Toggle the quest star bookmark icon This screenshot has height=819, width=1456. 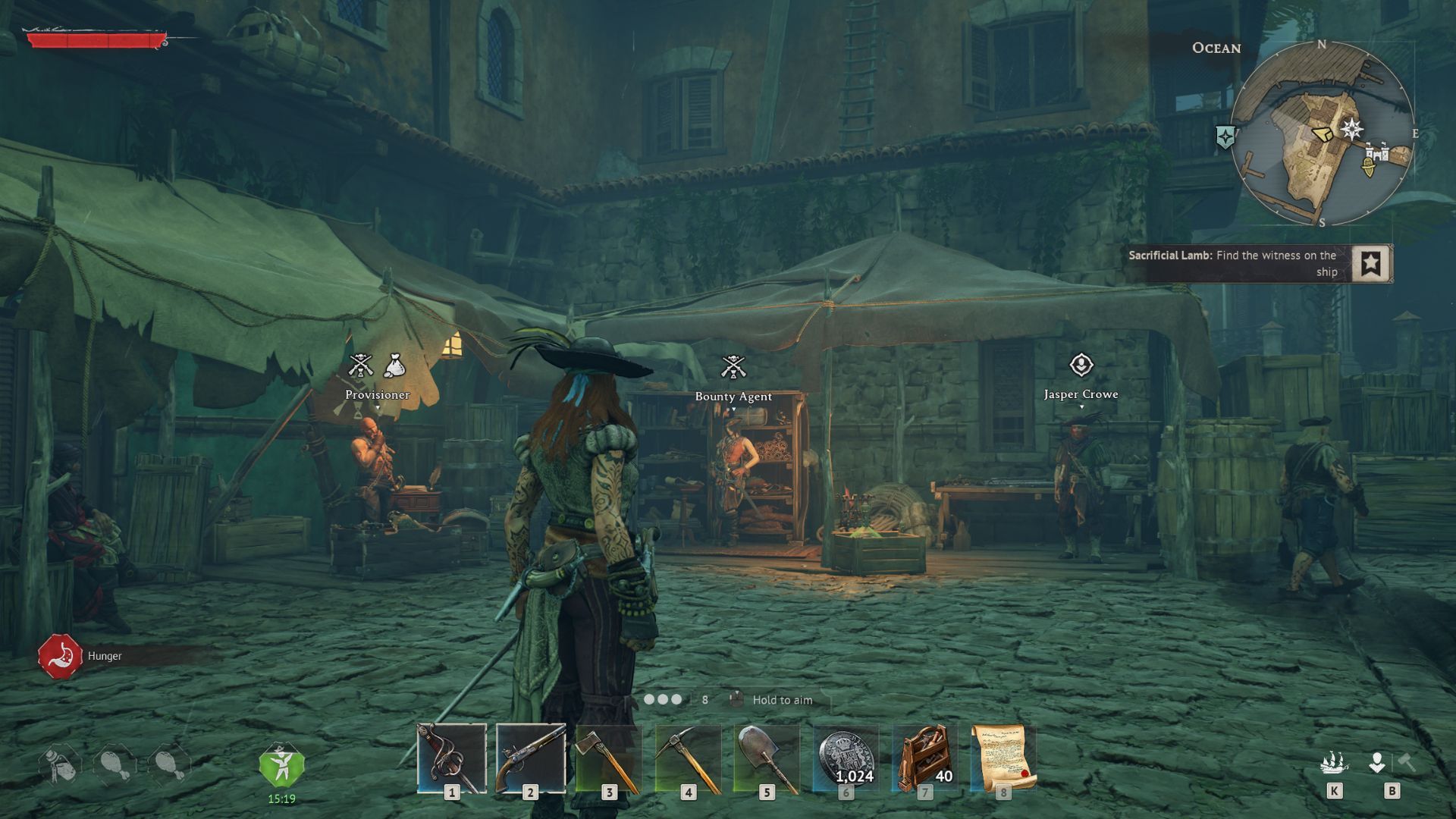[x=1370, y=263]
